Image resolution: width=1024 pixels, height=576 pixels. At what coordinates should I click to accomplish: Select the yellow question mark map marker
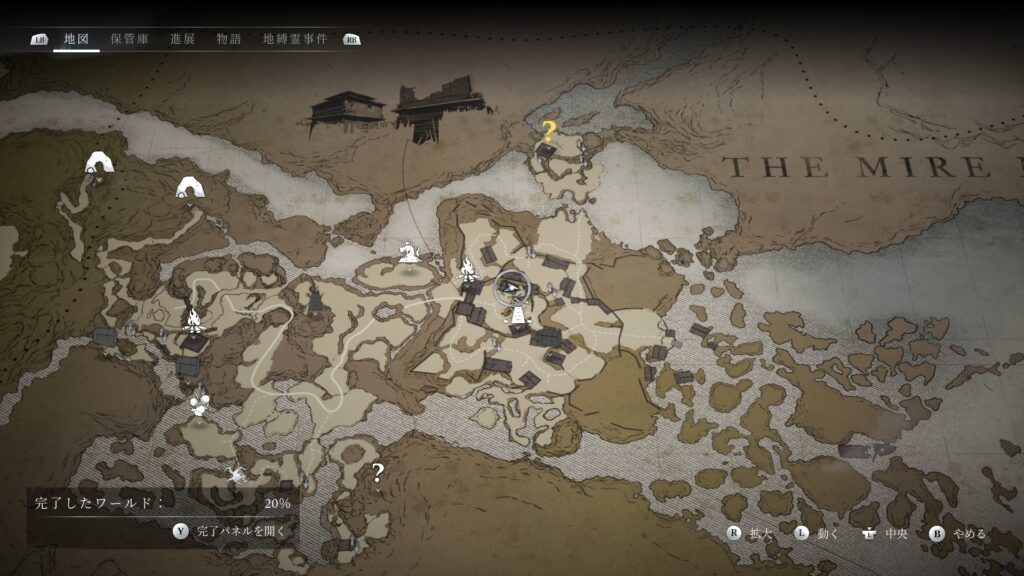(x=548, y=129)
